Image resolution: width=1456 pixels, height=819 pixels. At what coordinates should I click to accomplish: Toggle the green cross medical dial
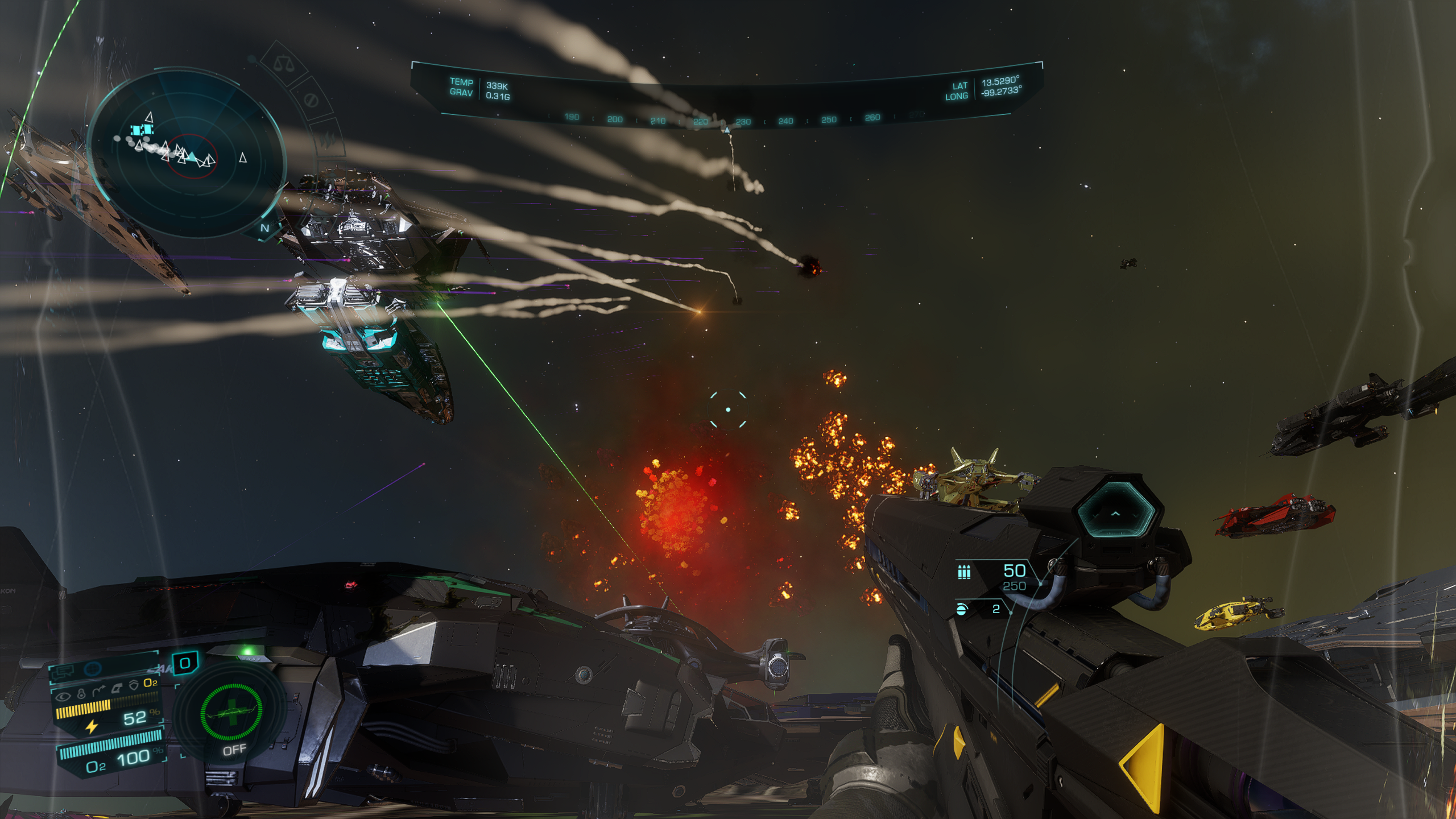(x=231, y=711)
